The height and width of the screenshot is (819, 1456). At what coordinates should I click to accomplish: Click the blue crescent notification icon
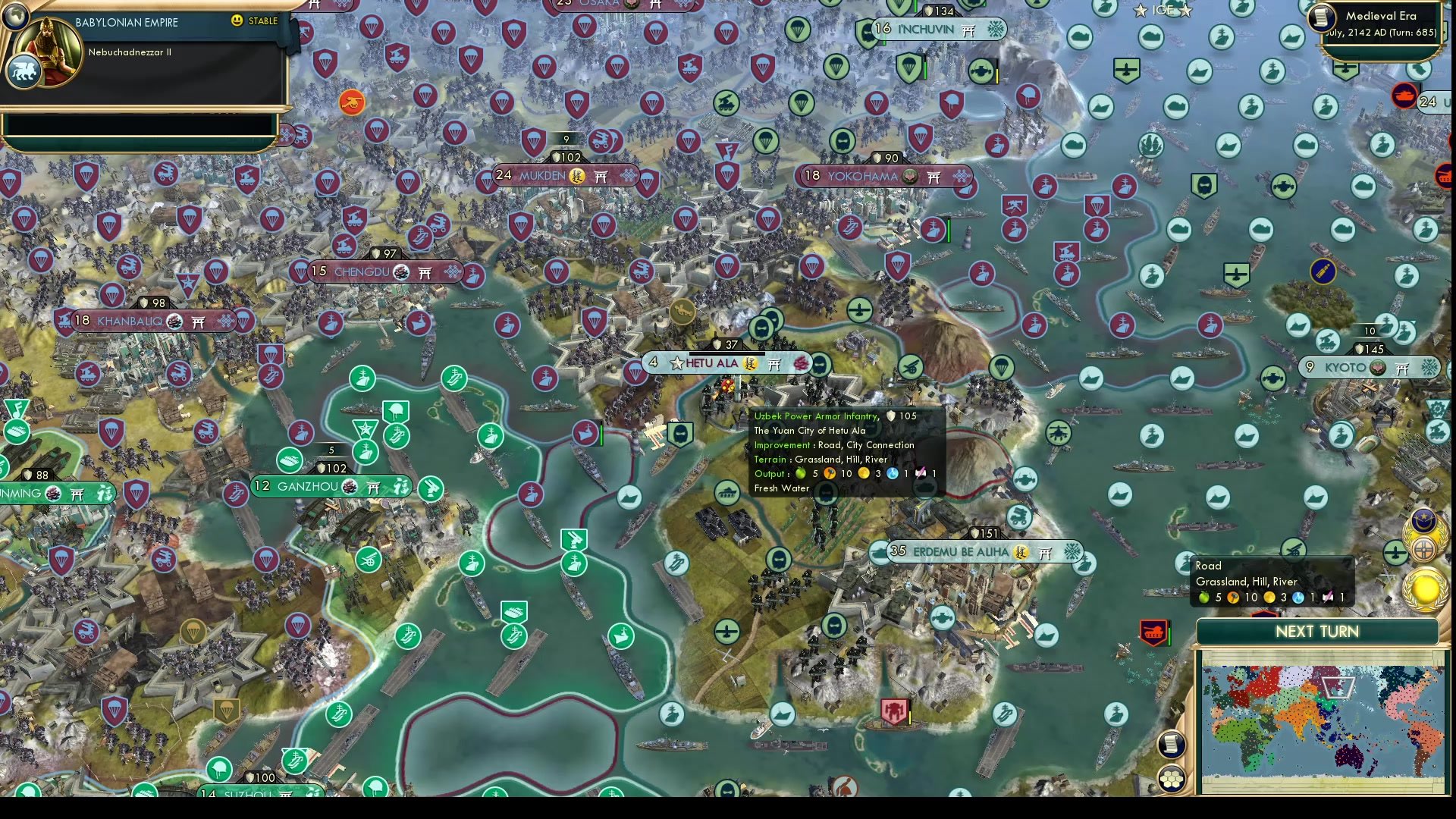pos(1423,520)
